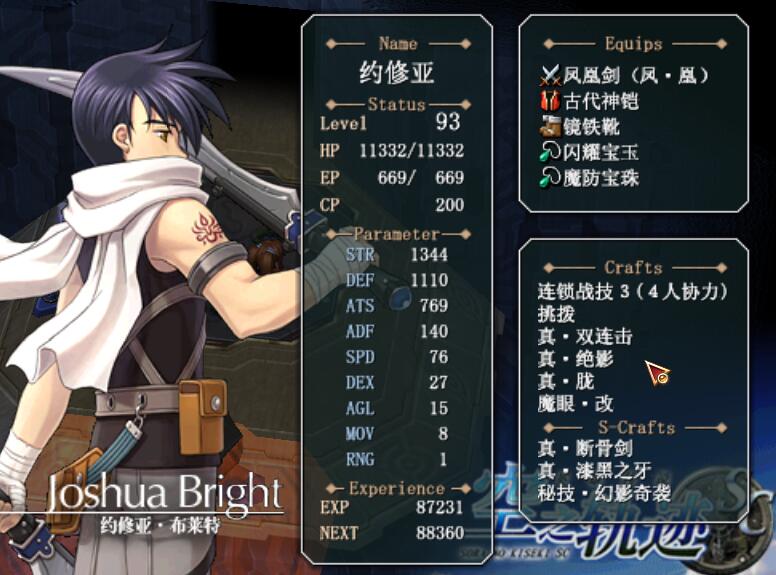Choose the 镜铁靴 boots entry
The image size is (776, 575).
[x=588, y=127]
